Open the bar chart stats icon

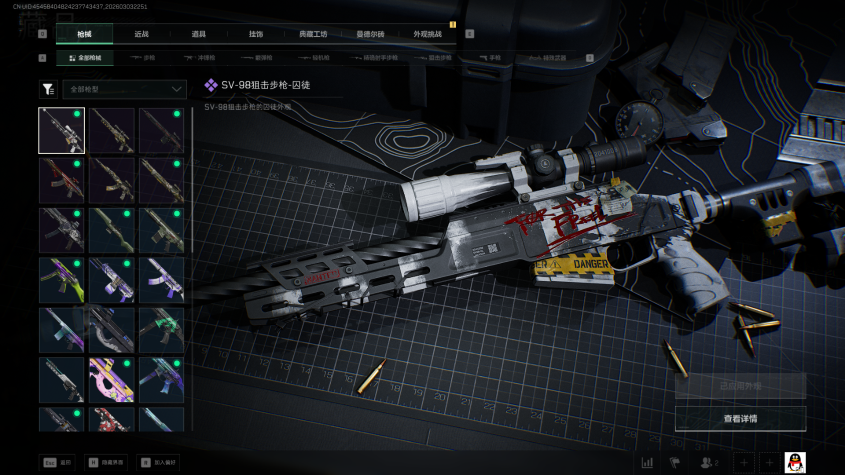pos(647,462)
